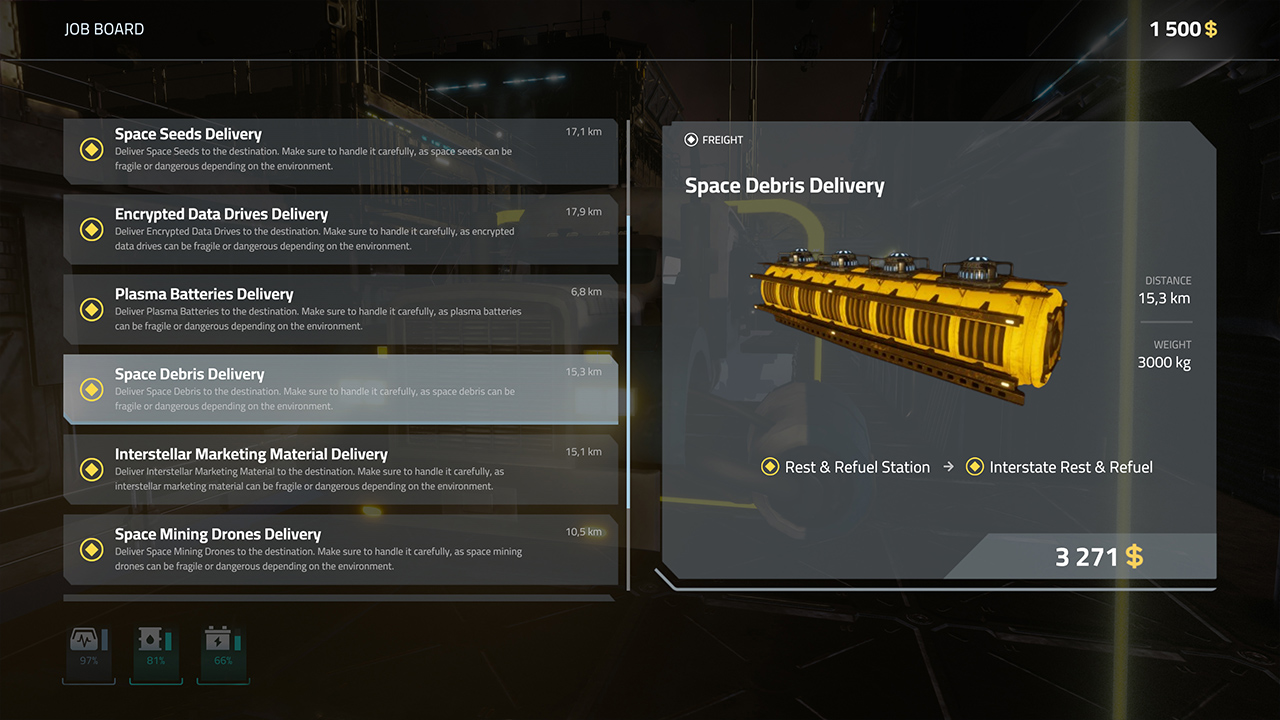The width and height of the screenshot is (1280, 720).
Task: Click the arrow between origin and destination
Action: pos(948,466)
